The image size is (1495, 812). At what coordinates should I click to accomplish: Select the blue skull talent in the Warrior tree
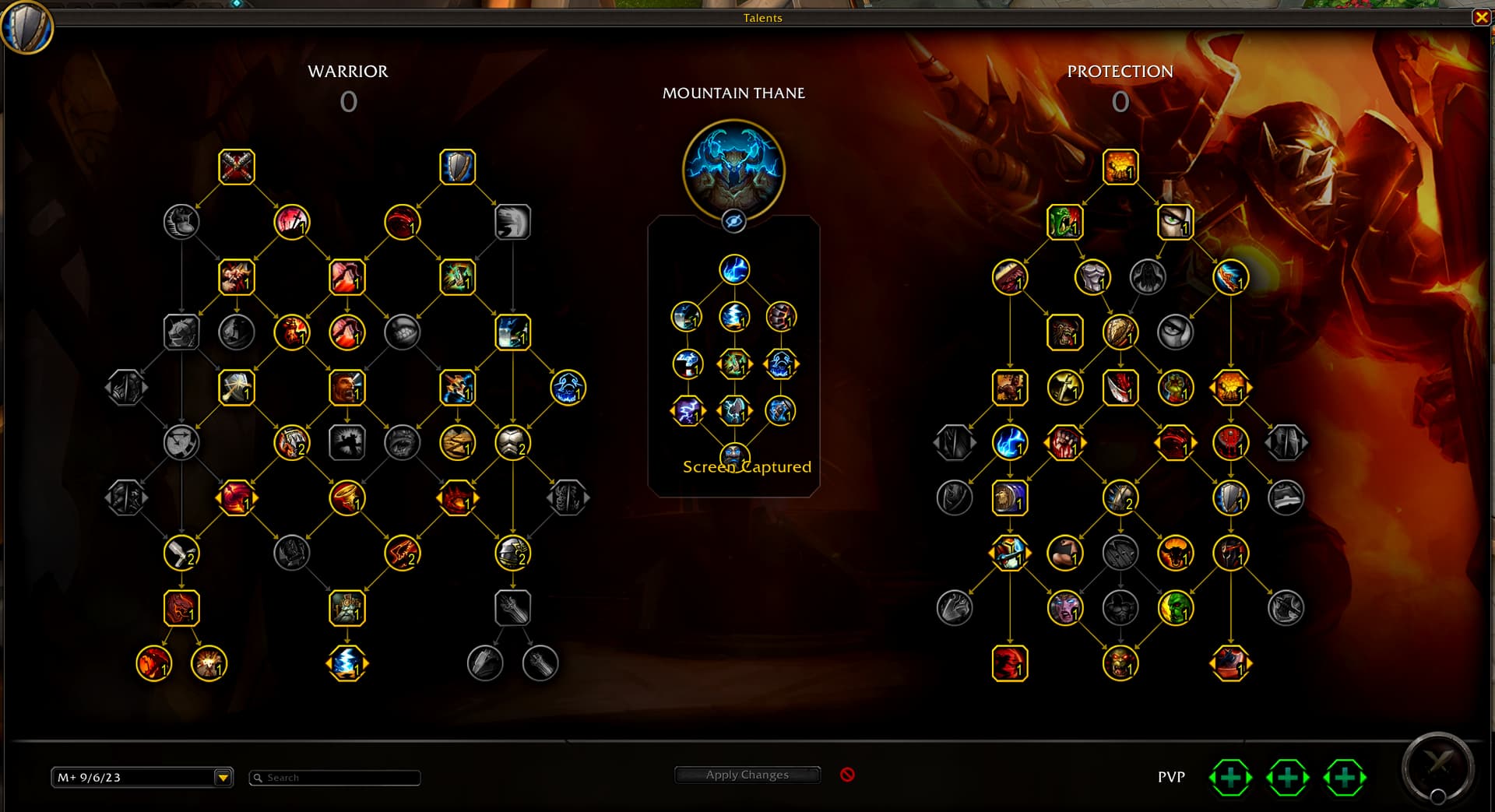click(x=568, y=388)
